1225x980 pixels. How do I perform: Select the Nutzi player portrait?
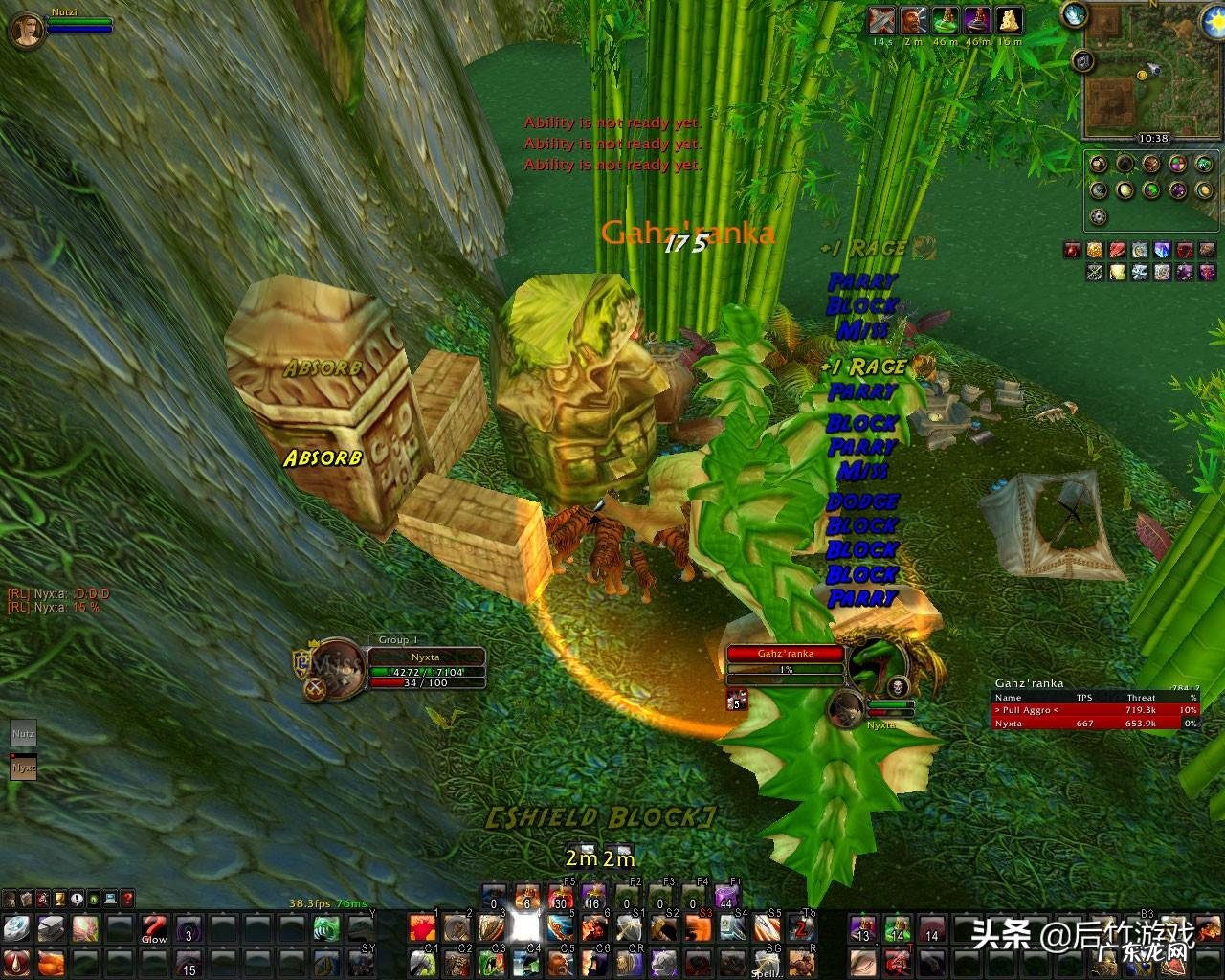tap(25, 28)
